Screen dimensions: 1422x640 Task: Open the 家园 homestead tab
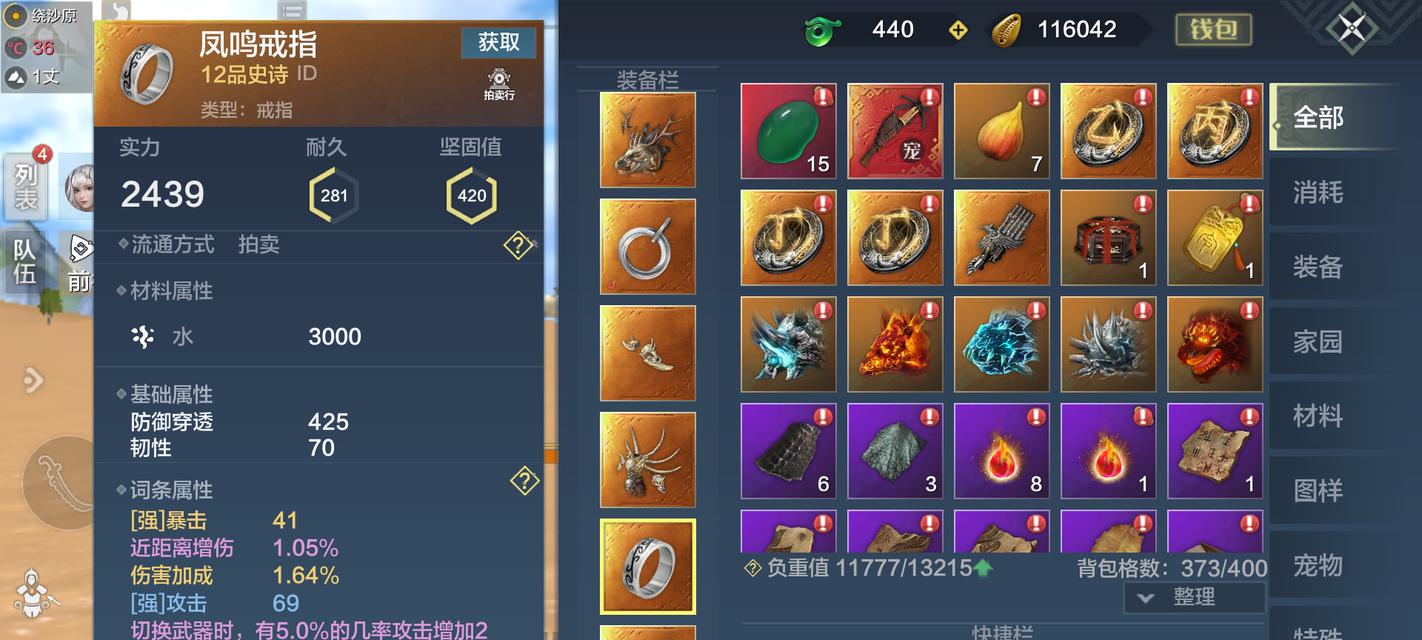pyautogui.click(x=1318, y=342)
